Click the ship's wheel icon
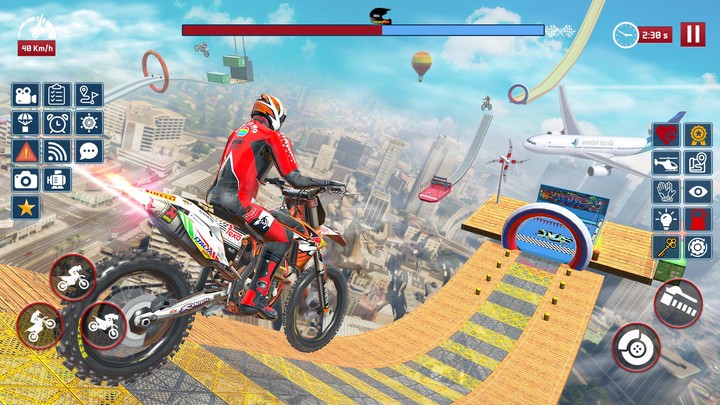 click(89, 123)
